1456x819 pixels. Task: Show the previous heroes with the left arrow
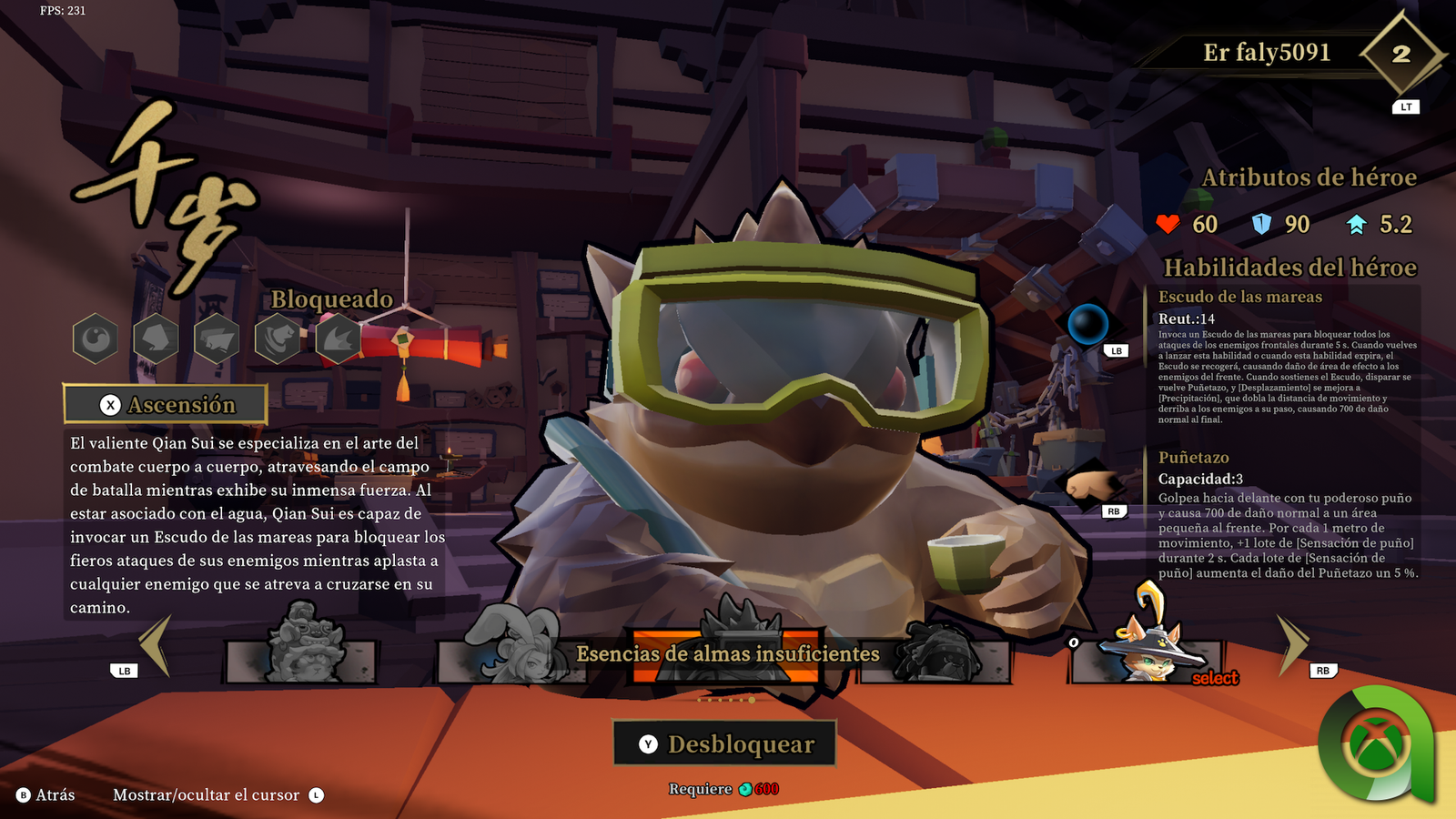[156, 644]
